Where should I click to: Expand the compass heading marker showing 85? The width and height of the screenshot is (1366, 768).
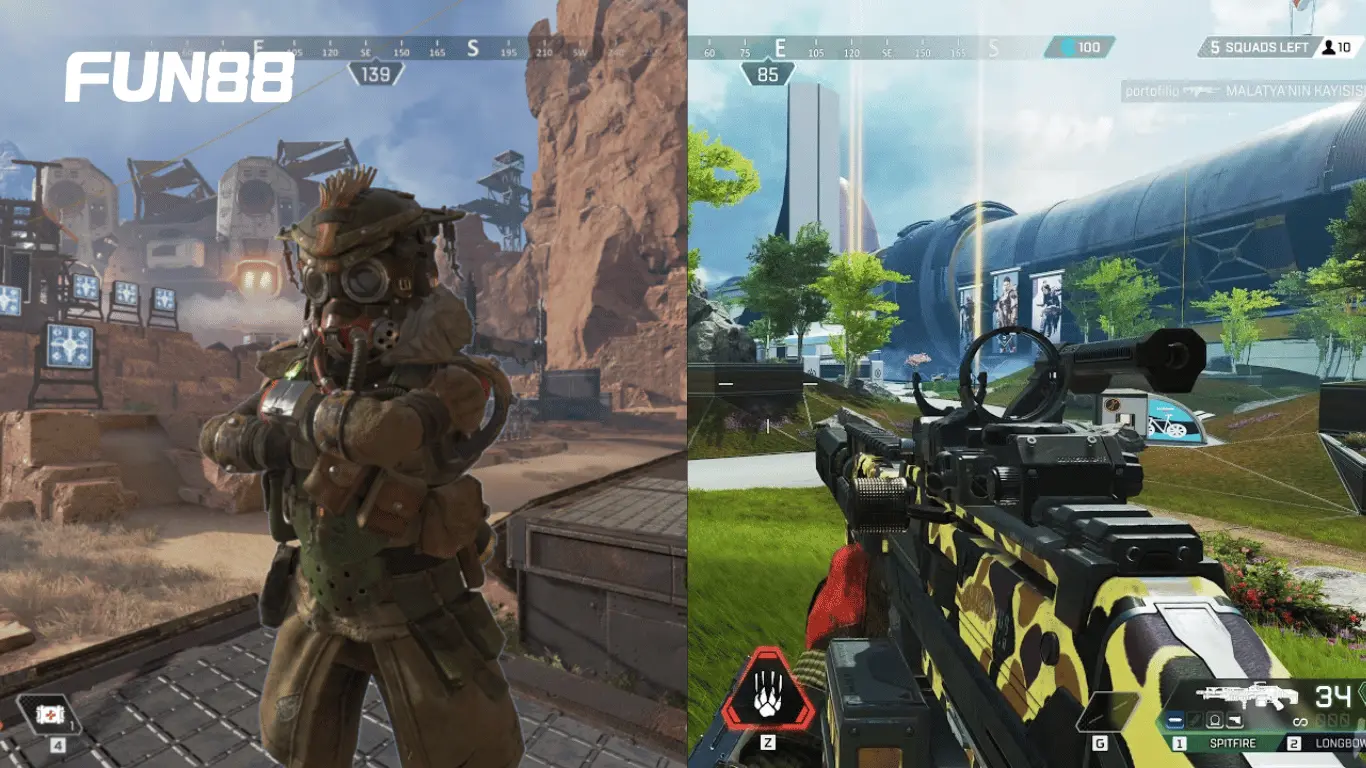[x=766, y=72]
